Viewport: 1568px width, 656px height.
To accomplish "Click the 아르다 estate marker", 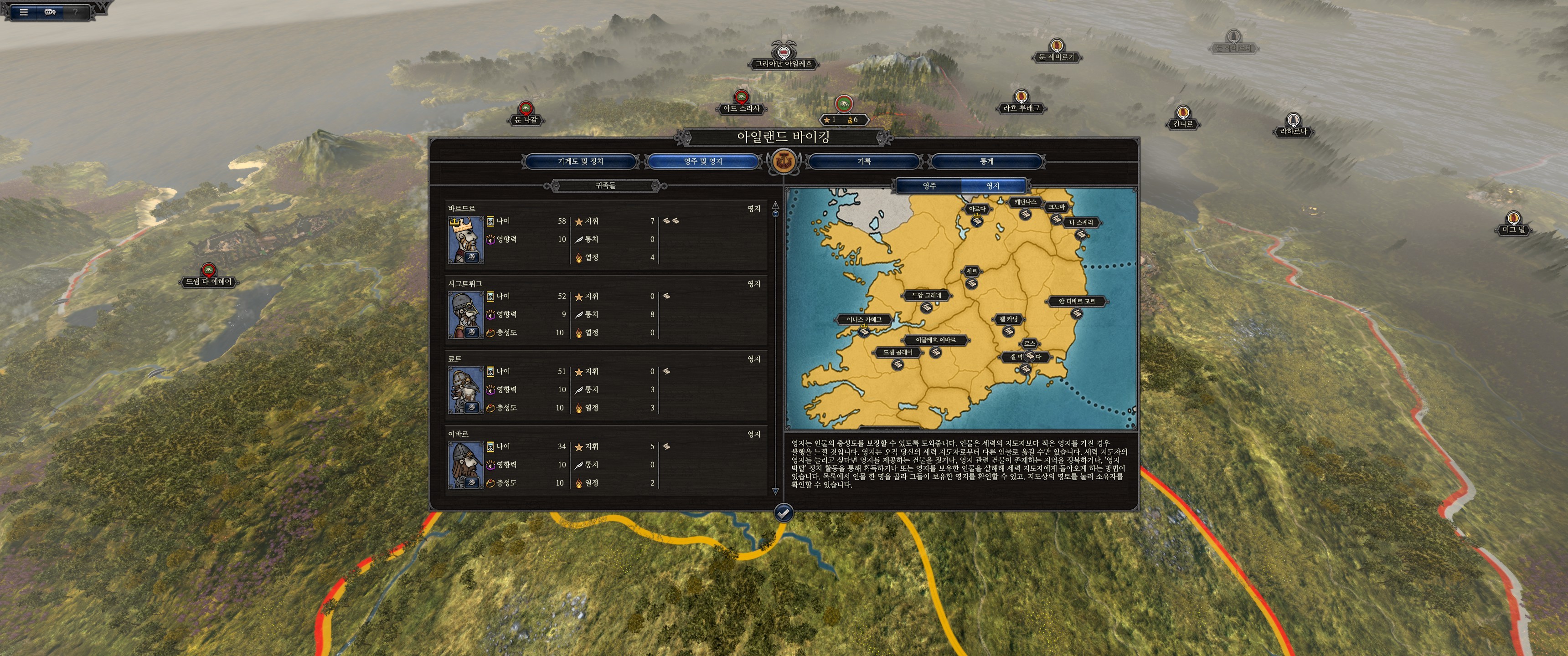I will coord(976,220).
